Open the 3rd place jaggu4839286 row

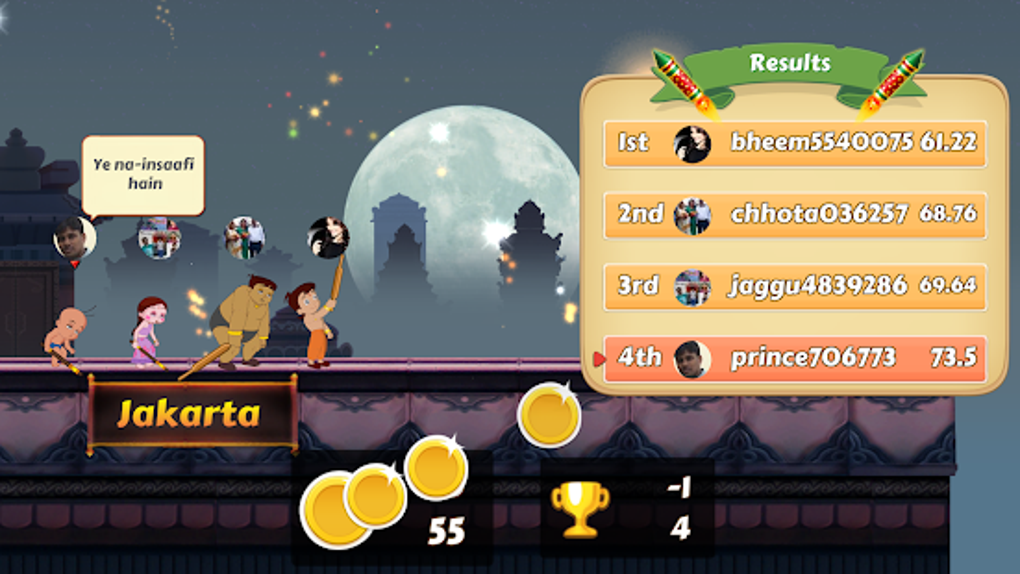[x=795, y=286]
